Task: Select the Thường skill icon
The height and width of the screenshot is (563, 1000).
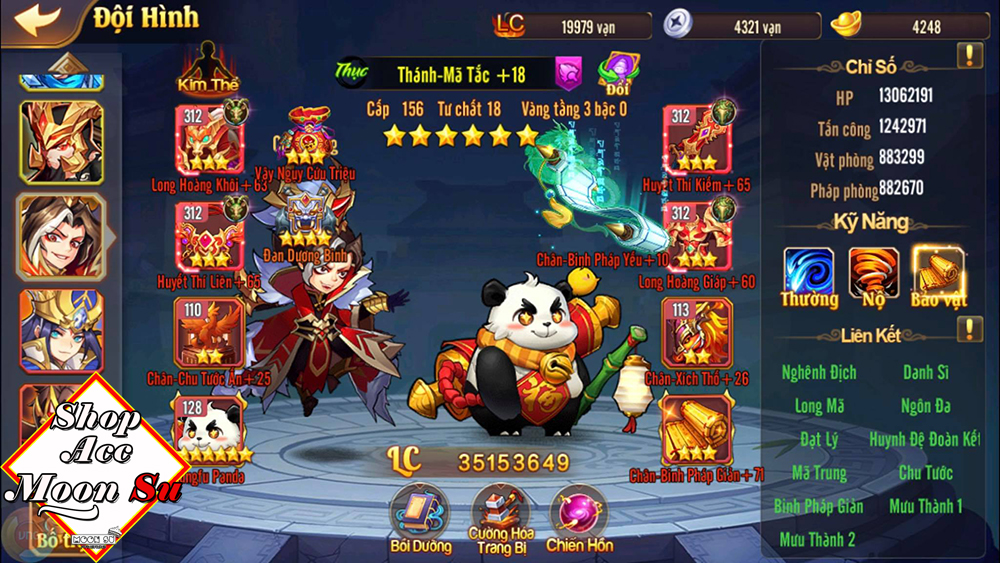Action: (x=808, y=272)
